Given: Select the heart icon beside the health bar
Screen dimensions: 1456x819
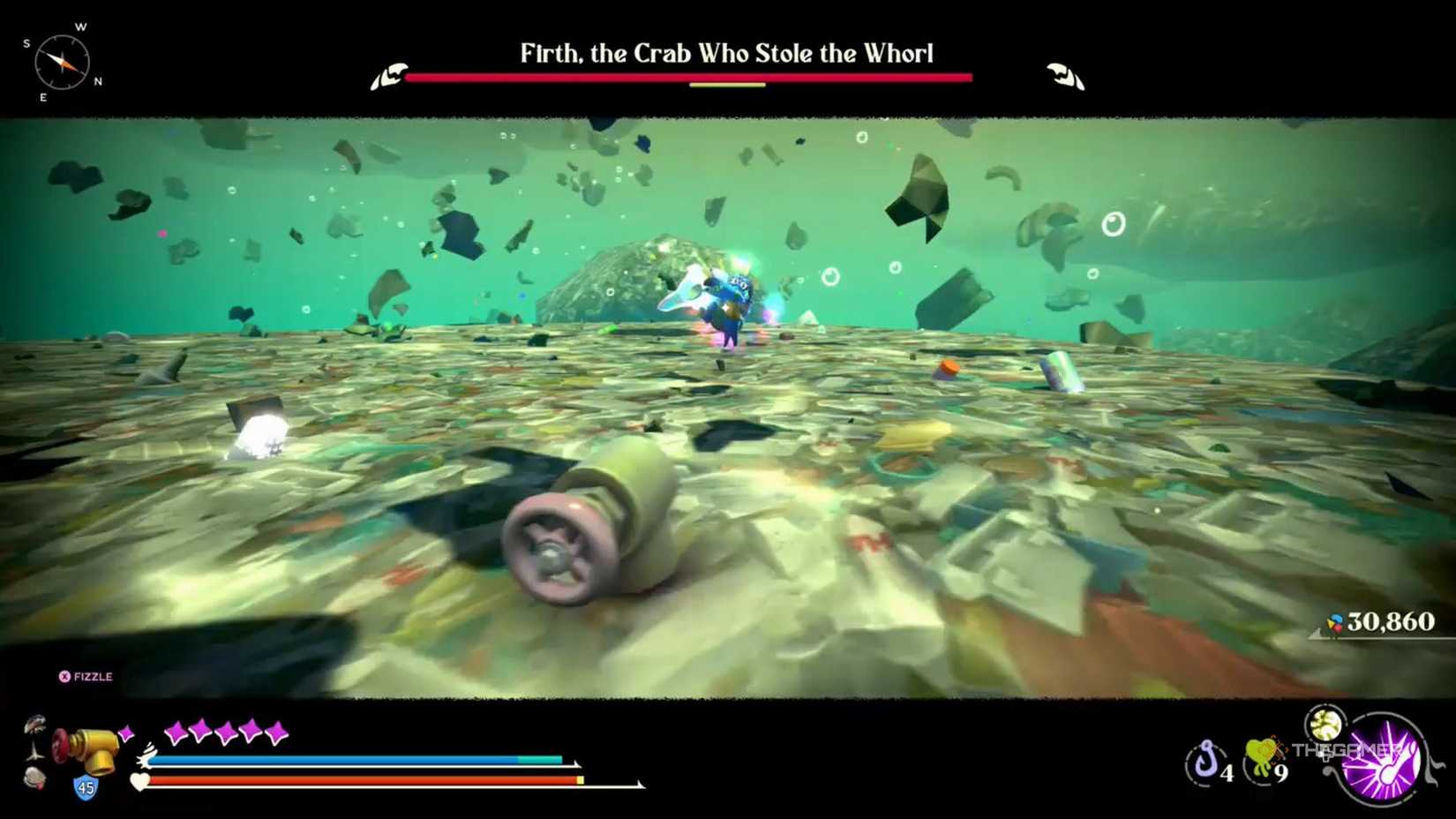Looking at the screenshot, I should coord(139,780).
